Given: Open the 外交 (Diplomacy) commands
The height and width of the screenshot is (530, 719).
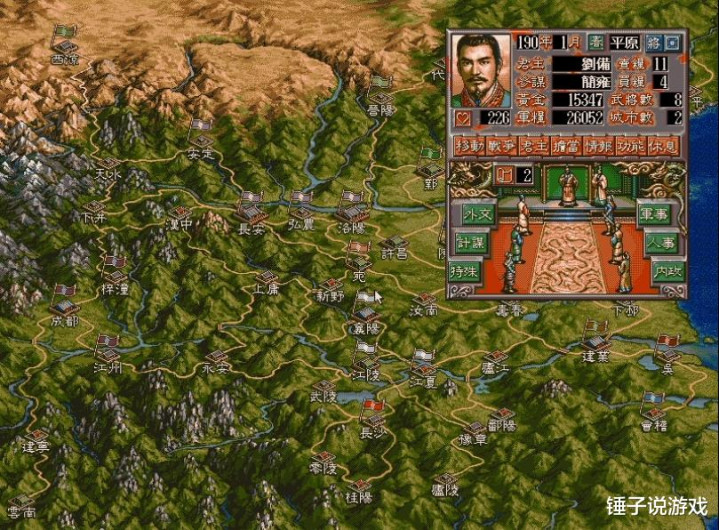Looking at the screenshot, I should coord(476,213).
